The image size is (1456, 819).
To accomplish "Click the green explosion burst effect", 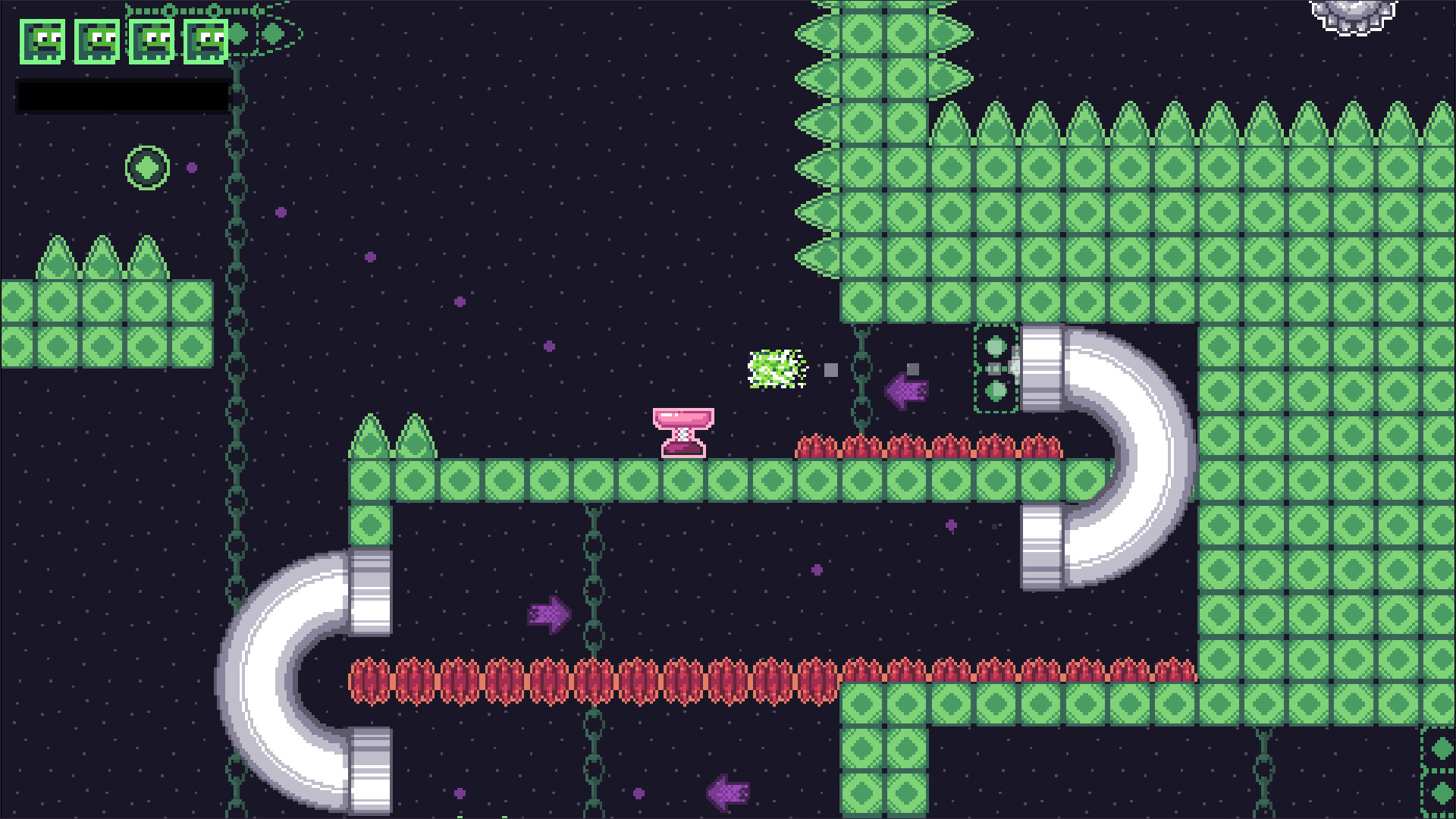I will click(776, 369).
